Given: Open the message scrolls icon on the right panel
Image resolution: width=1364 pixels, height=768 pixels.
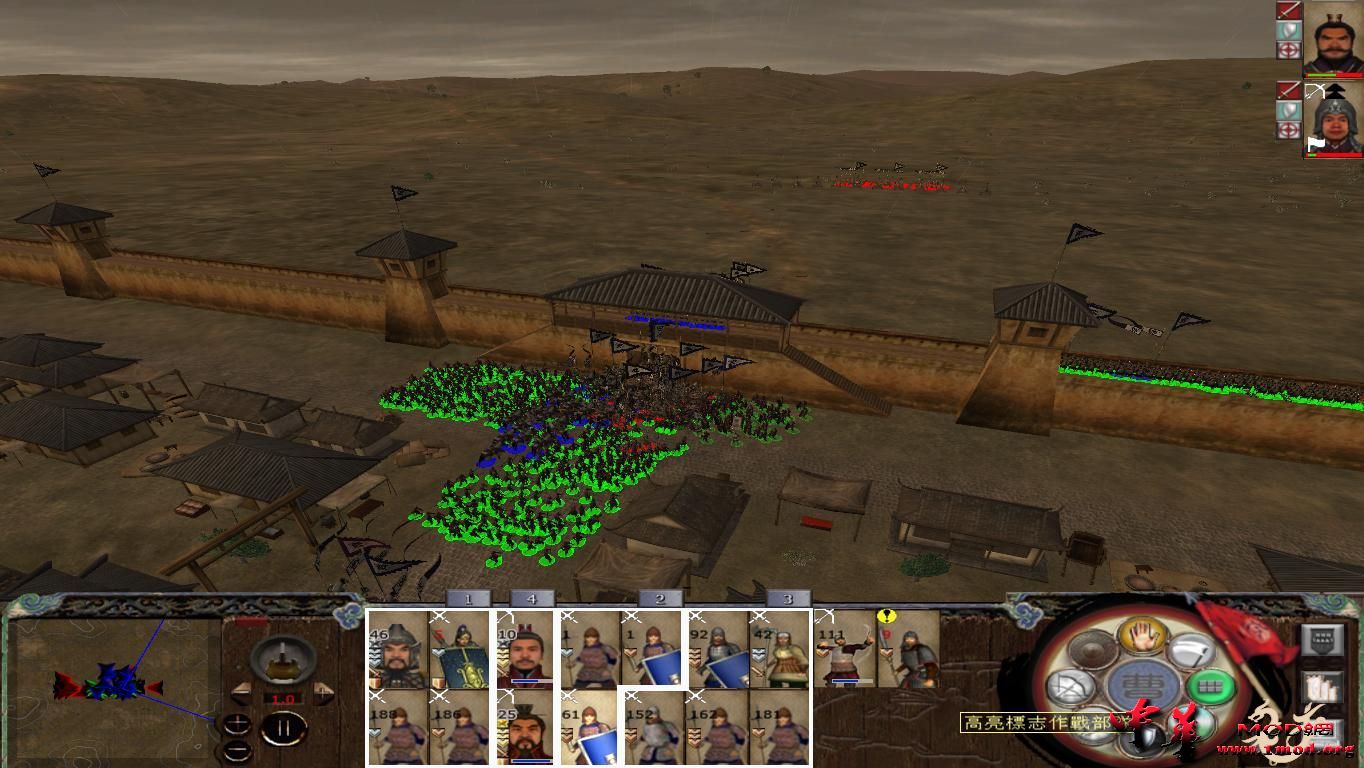Looking at the screenshot, I should pos(1323,686).
